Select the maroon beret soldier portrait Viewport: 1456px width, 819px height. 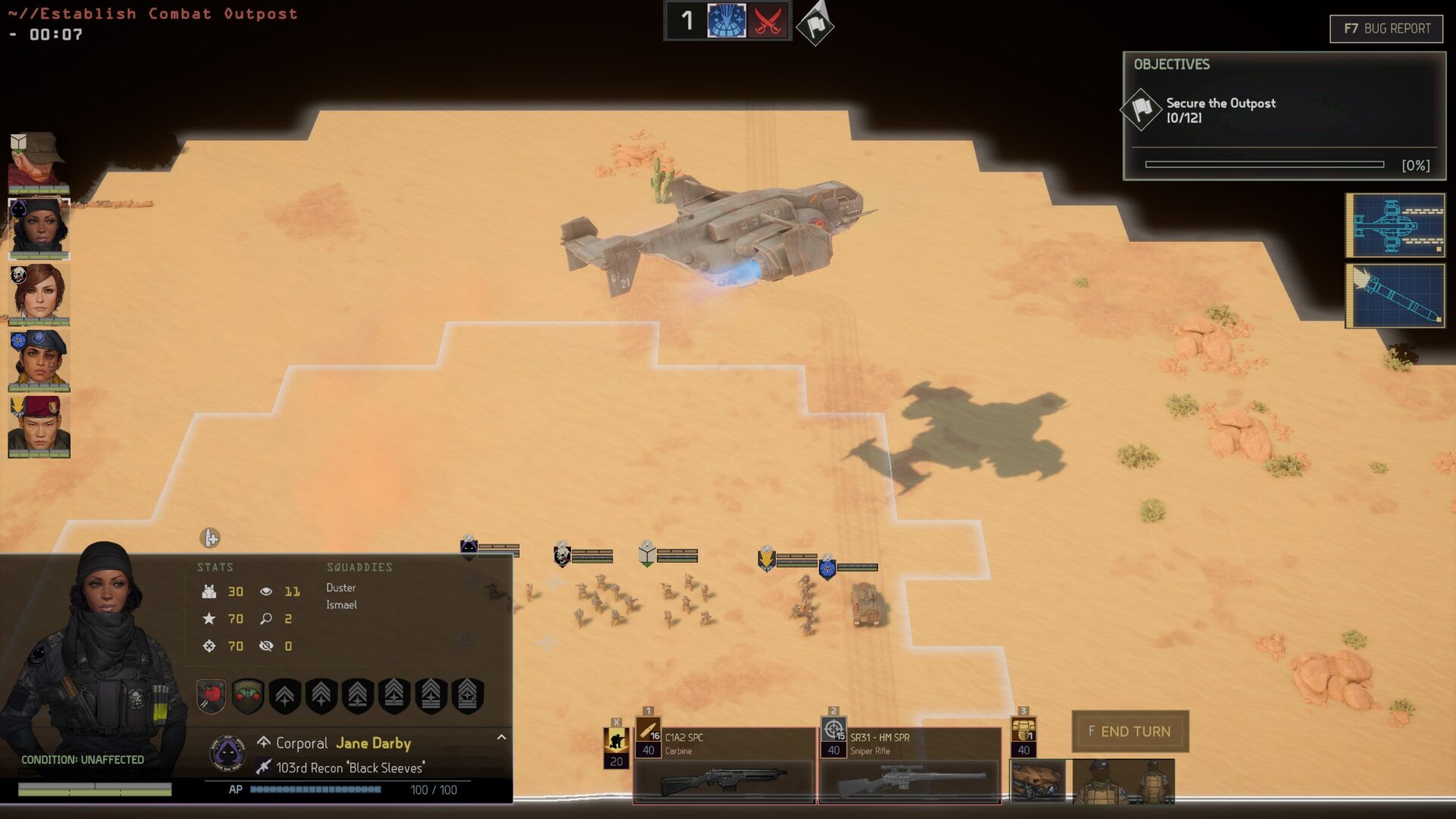tap(39, 426)
